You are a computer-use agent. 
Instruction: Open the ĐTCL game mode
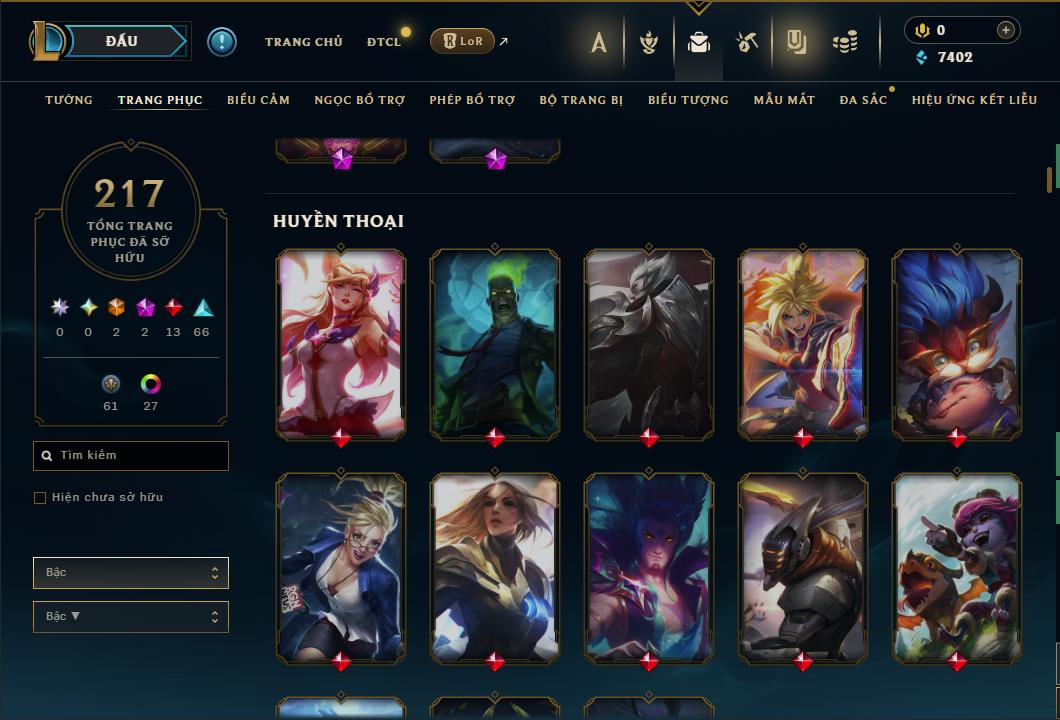click(x=383, y=42)
